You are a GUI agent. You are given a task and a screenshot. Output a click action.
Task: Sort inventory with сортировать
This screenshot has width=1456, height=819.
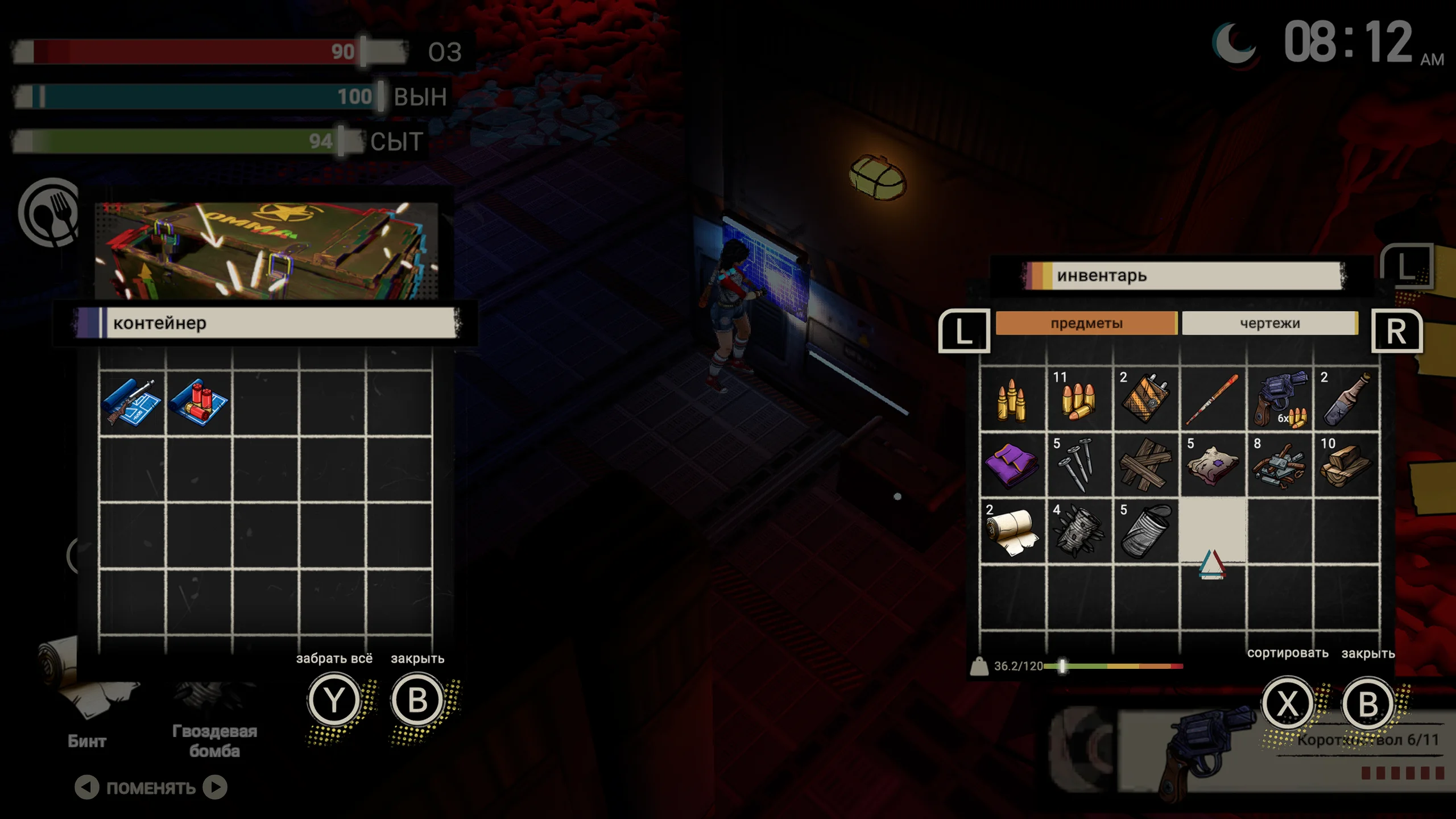click(x=1288, y=704)
